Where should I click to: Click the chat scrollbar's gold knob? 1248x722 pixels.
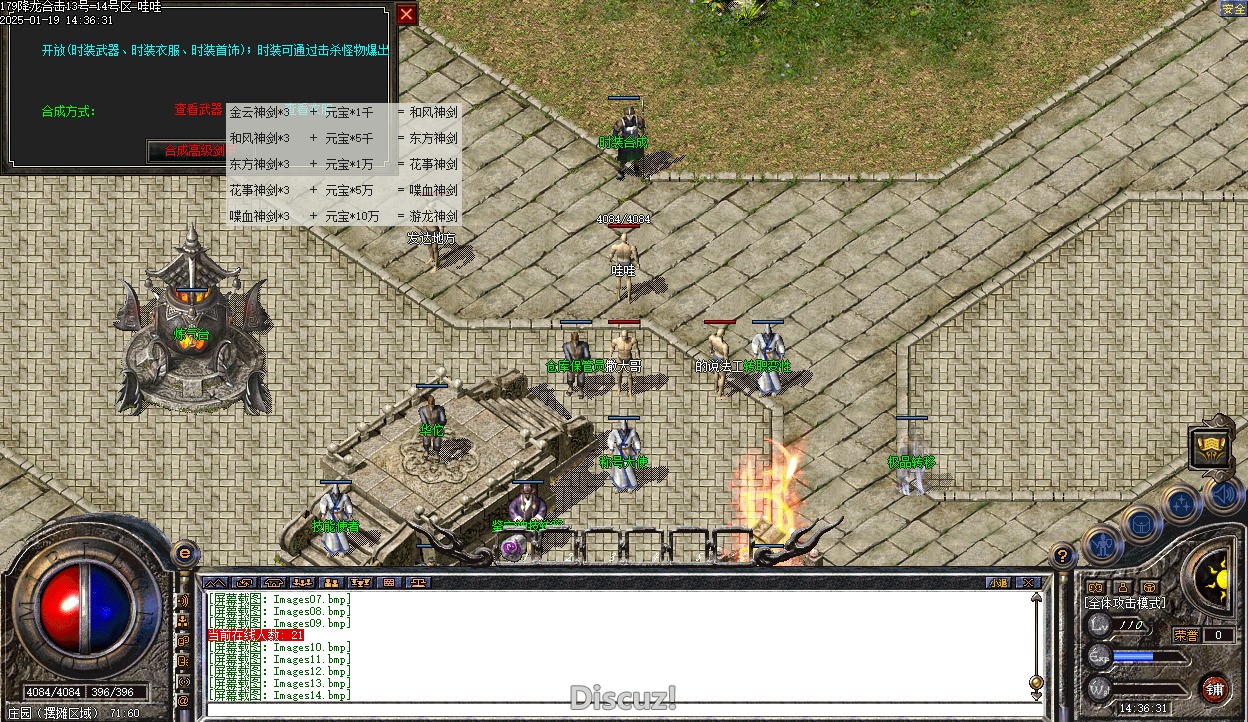click(x=1036, y=682)
